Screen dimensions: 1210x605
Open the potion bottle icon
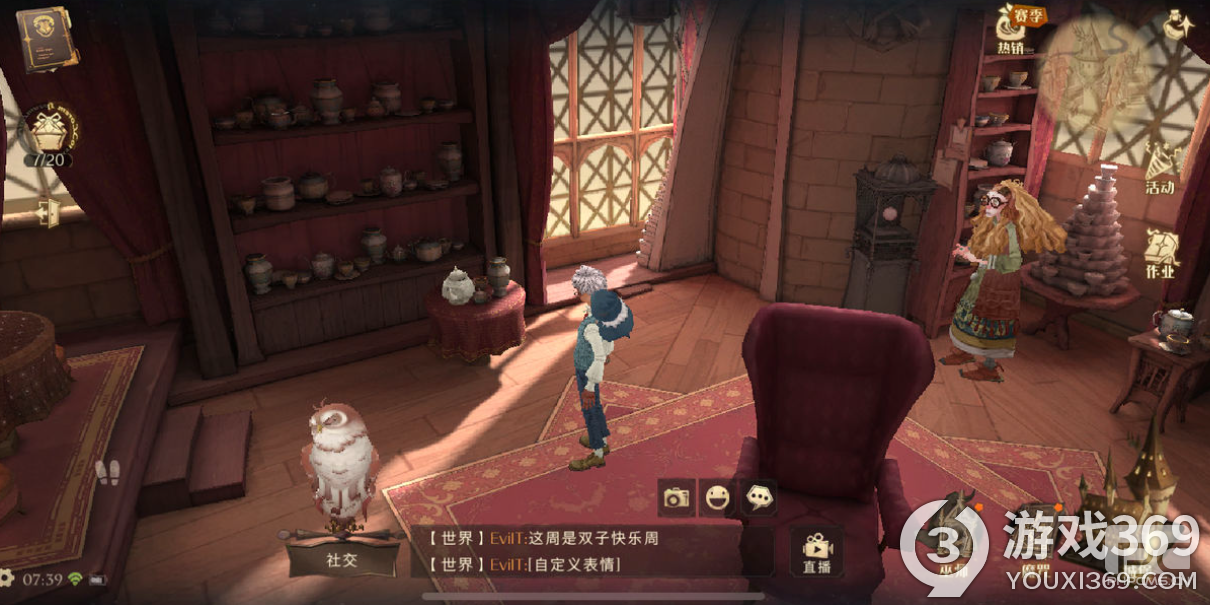pyautogui.click(x=1176, y=25)
